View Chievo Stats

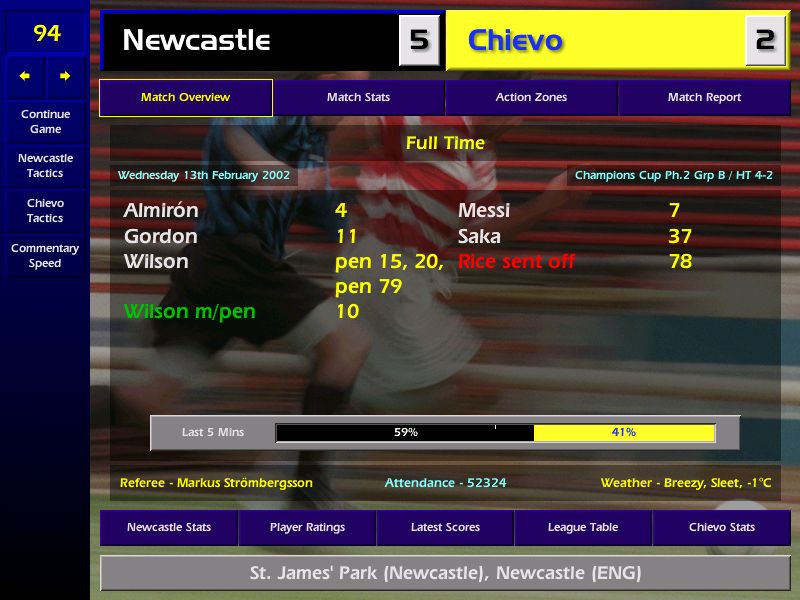(x=721, y=527)
